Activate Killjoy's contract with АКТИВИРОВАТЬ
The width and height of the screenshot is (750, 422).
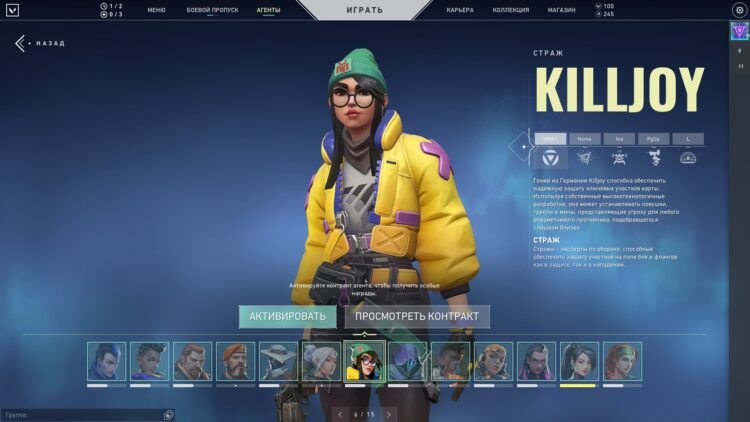(x=287, y=316)
